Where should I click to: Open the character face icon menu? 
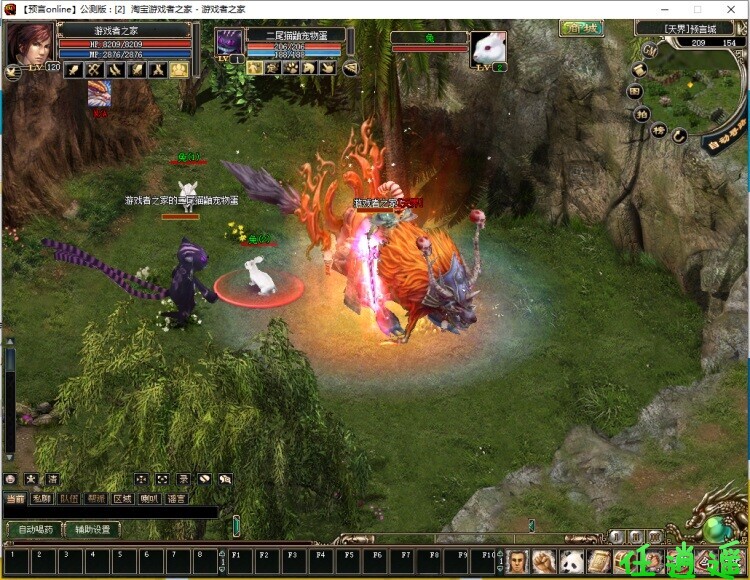tap(517, 561)
